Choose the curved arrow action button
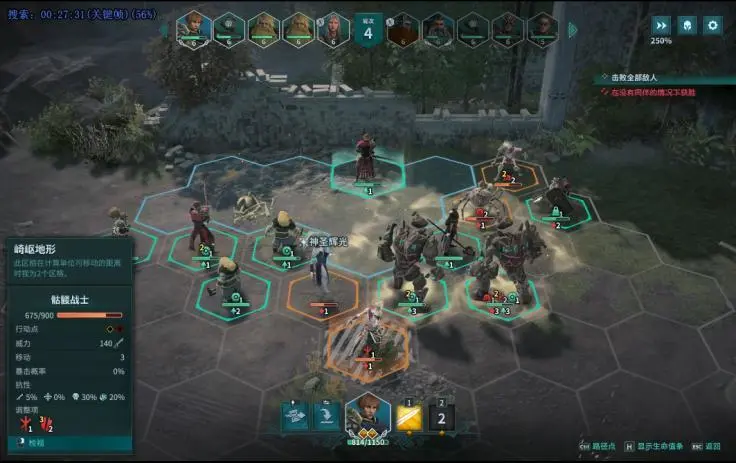Viewport: 736px width, 463px height. click(x=325, y=416)
